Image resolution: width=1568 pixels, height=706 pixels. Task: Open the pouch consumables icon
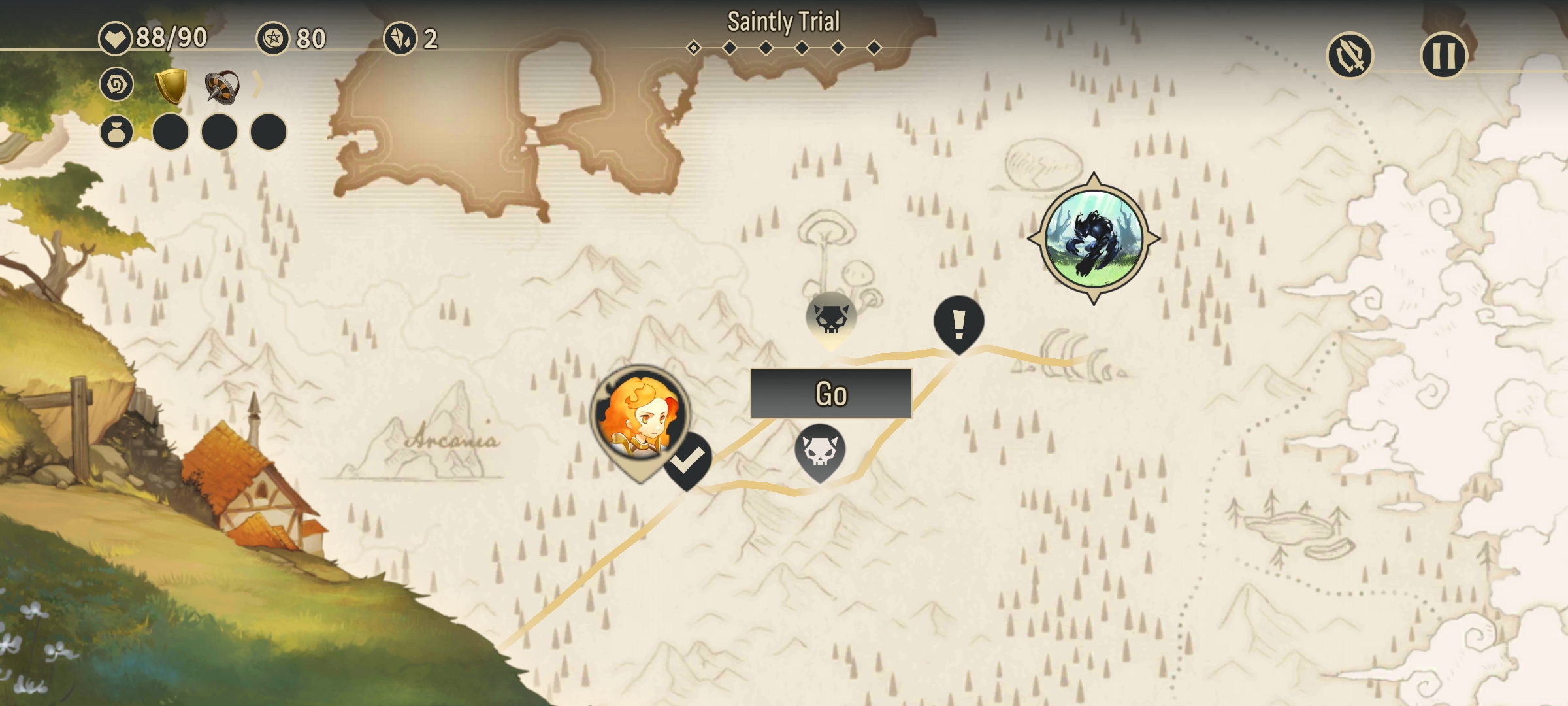[x=117, y=132]
